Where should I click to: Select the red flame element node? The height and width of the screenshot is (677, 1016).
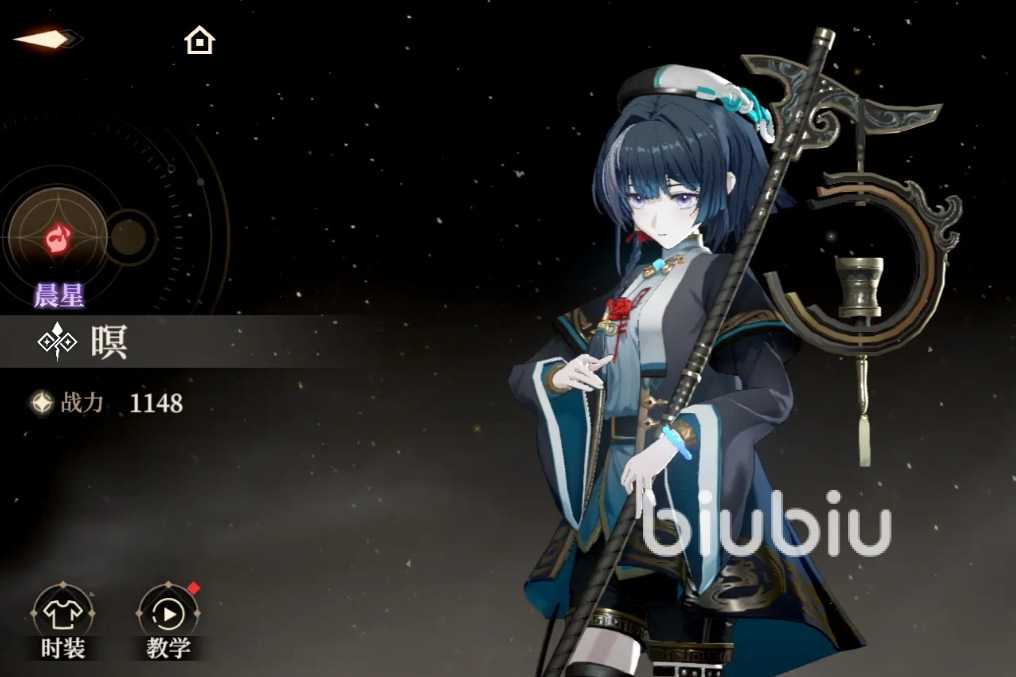[57, 238]
